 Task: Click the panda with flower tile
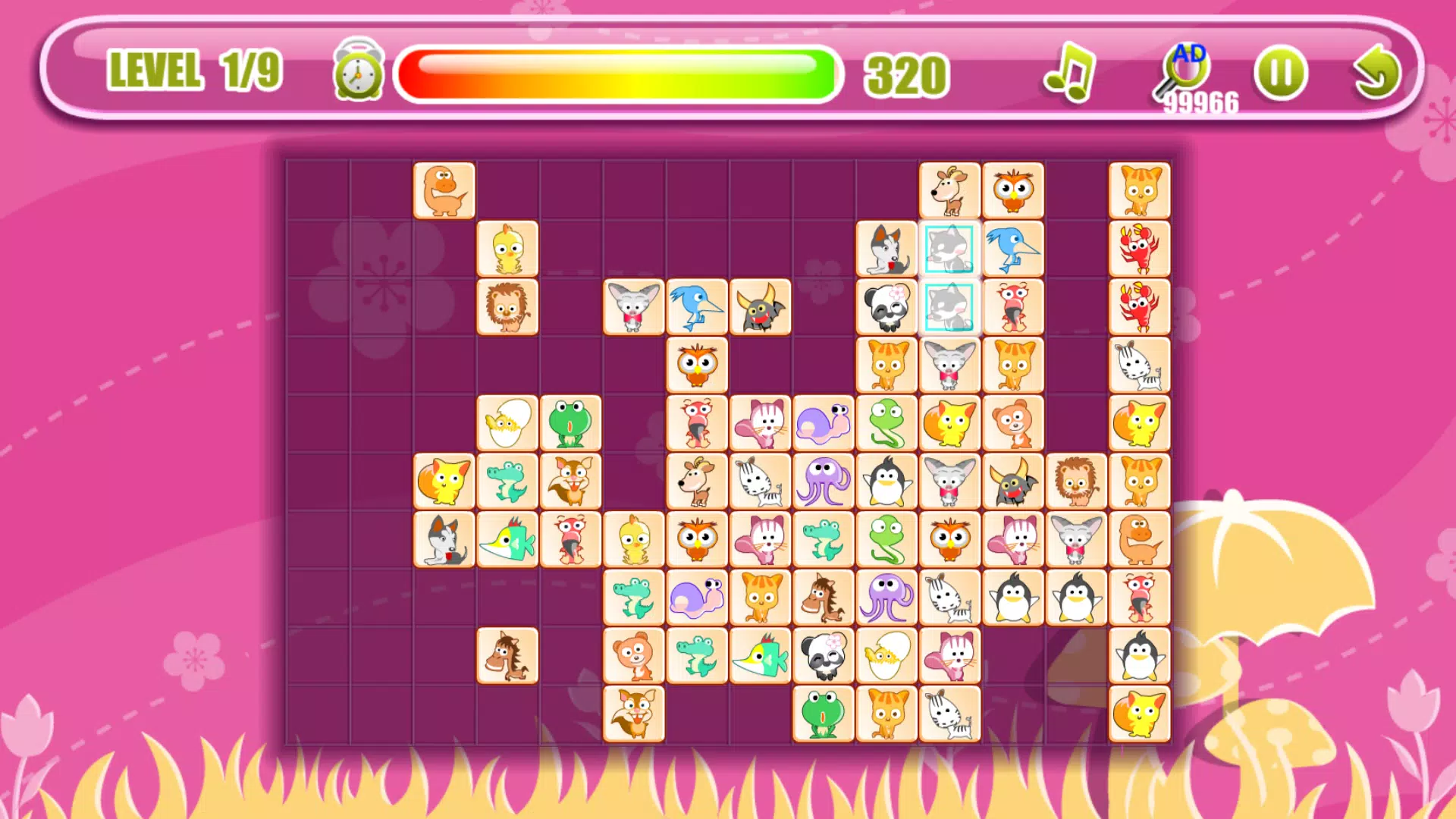tap(887, 307)
